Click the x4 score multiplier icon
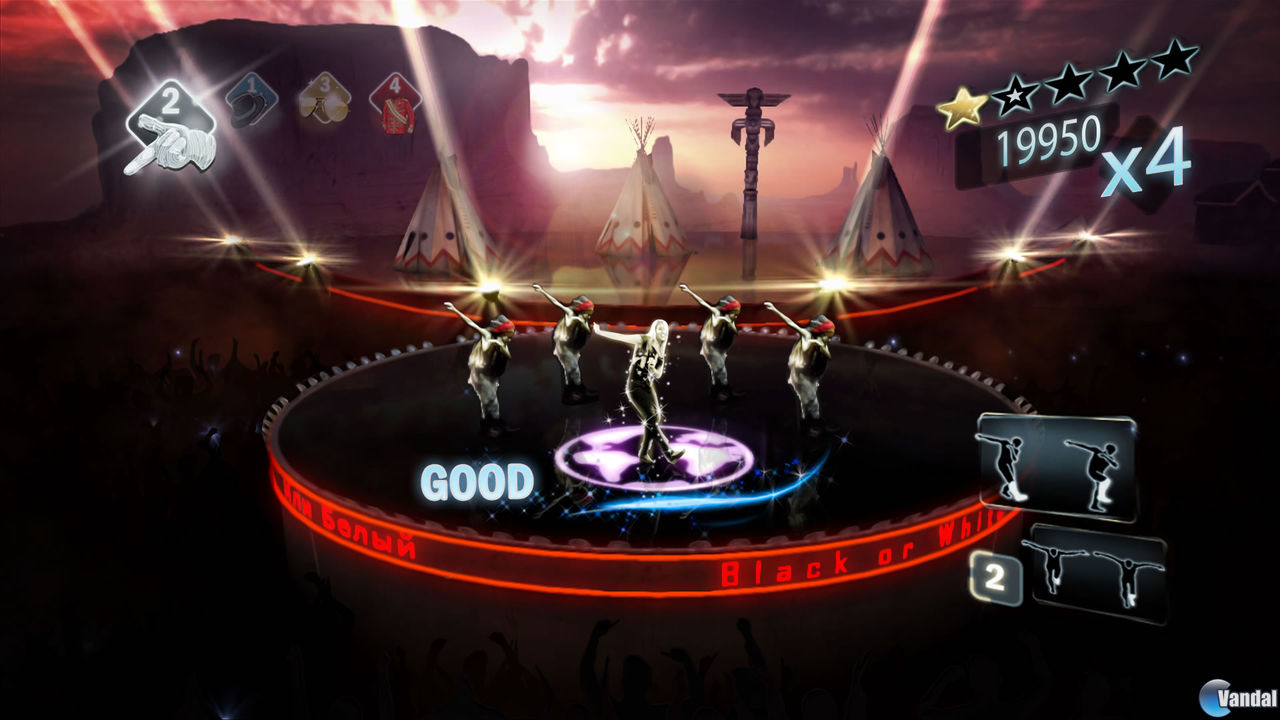The image size is (1280, 720). pos(1147,169)
